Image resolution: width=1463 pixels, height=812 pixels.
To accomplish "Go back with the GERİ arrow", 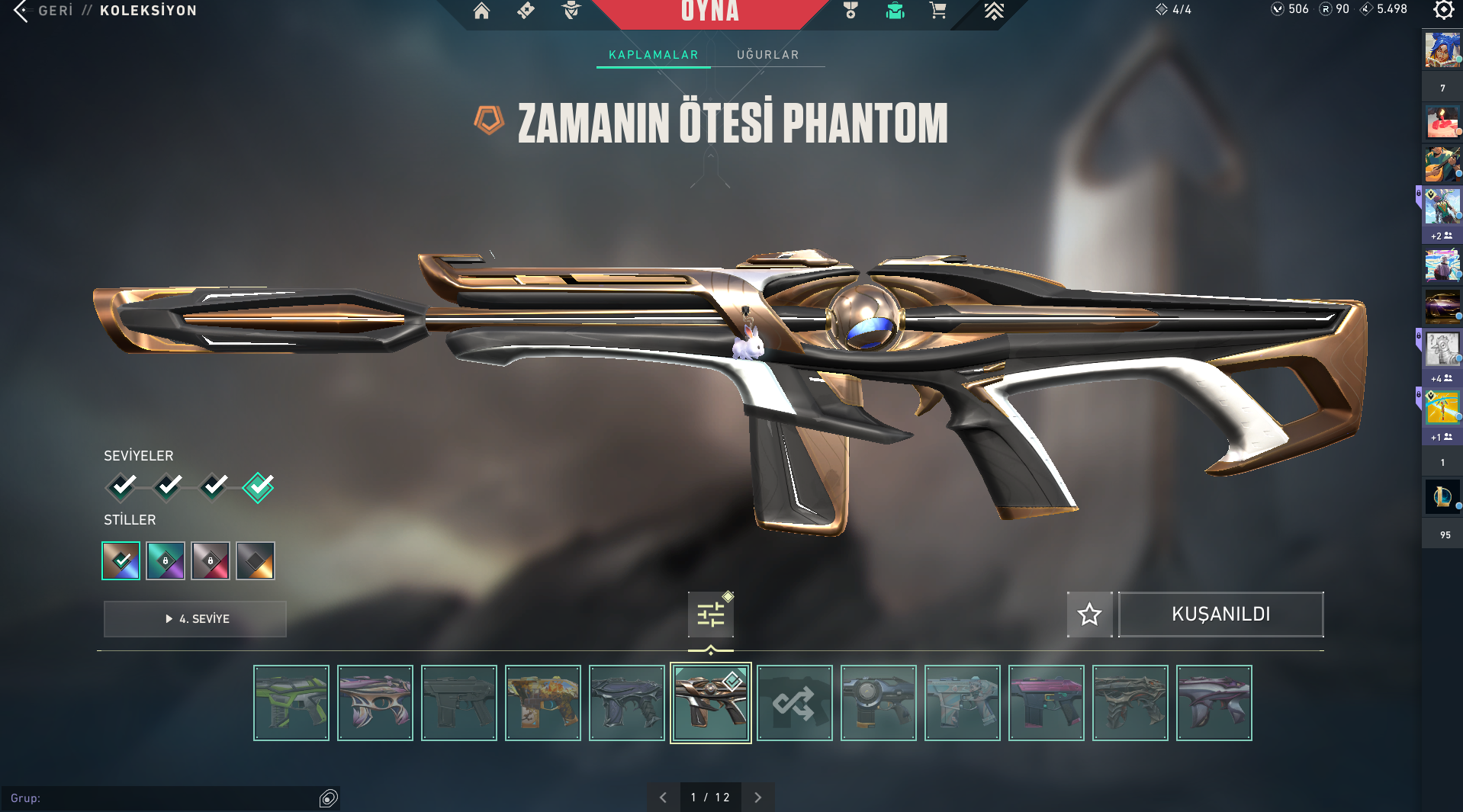I will pos(21,11).
